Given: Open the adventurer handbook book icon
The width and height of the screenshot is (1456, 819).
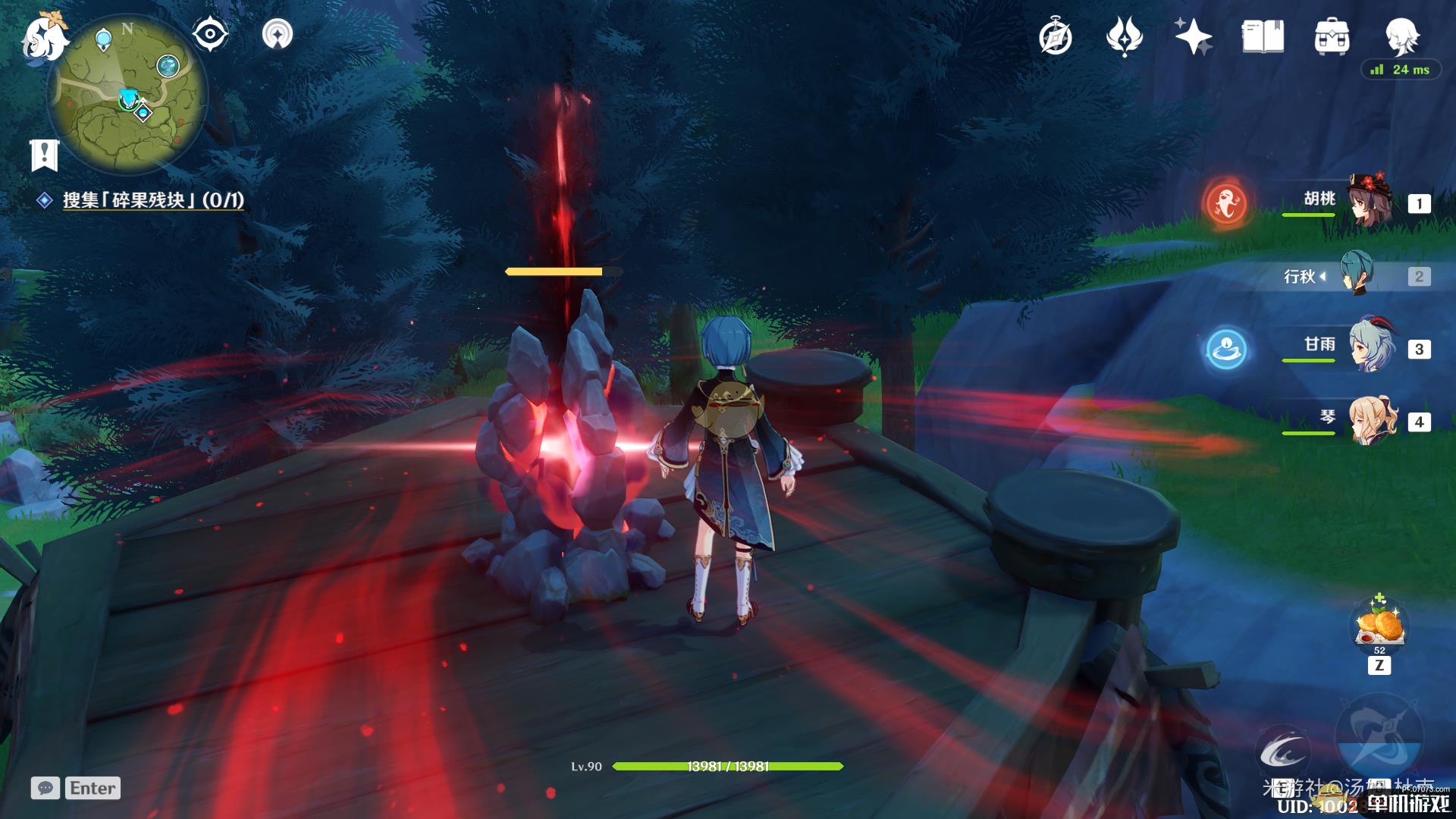Looking at the screenshot, I should [x=1263, y=36].
